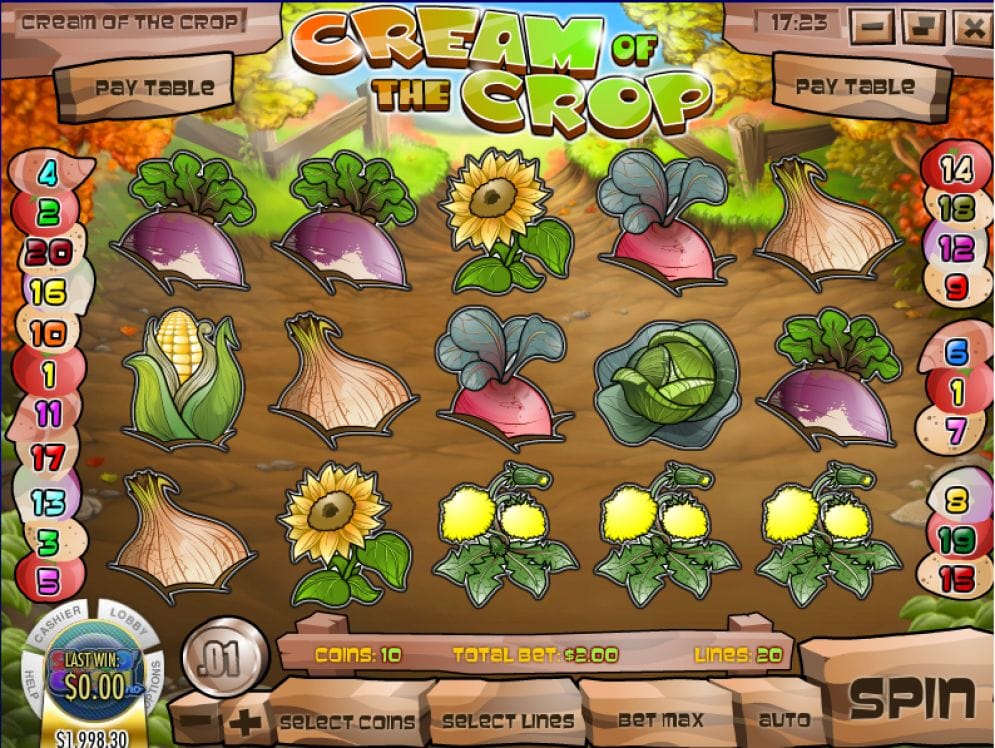Close the game window

[x=971, y=26]
